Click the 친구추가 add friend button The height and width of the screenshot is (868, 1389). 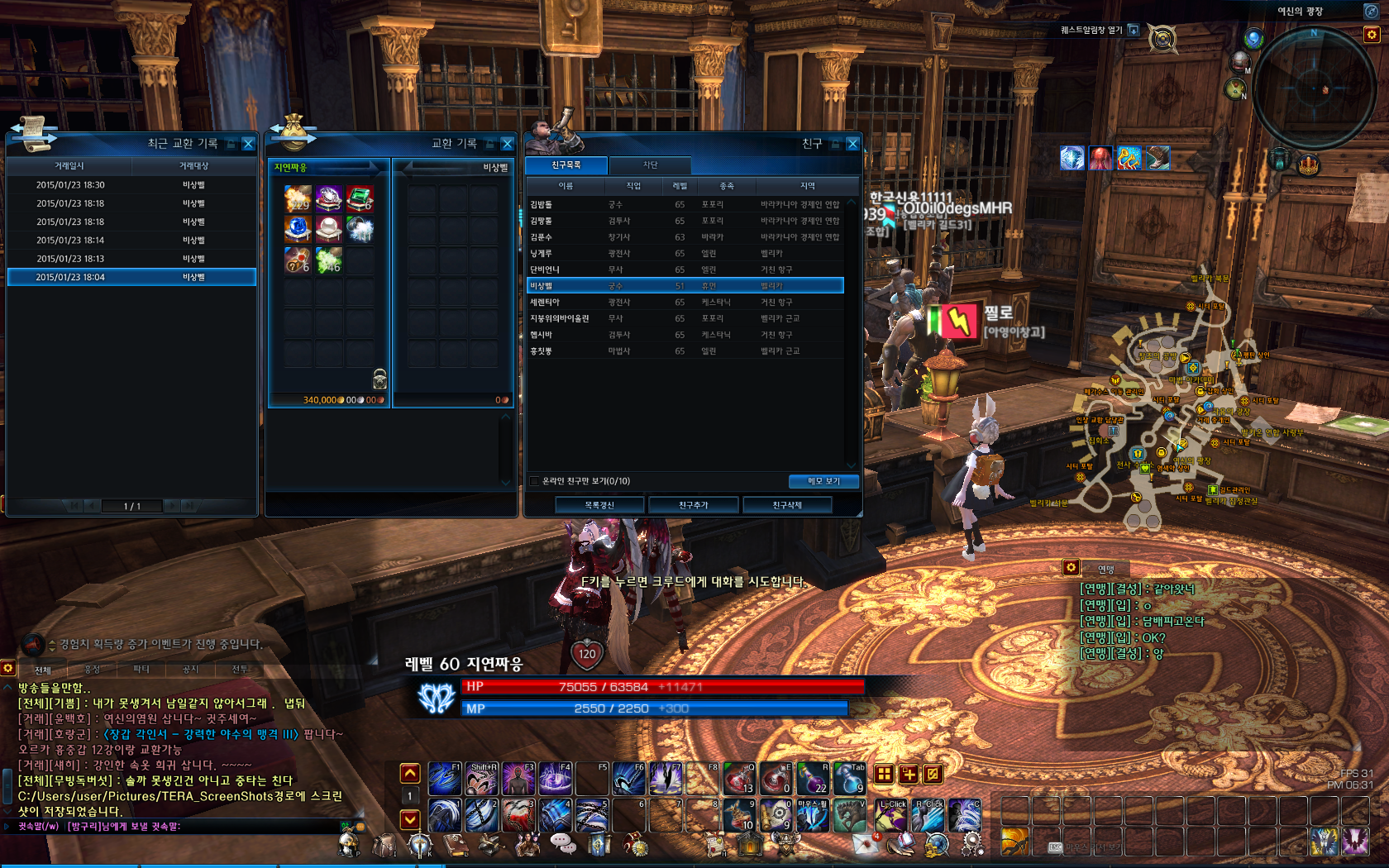(x=693, y=505)
